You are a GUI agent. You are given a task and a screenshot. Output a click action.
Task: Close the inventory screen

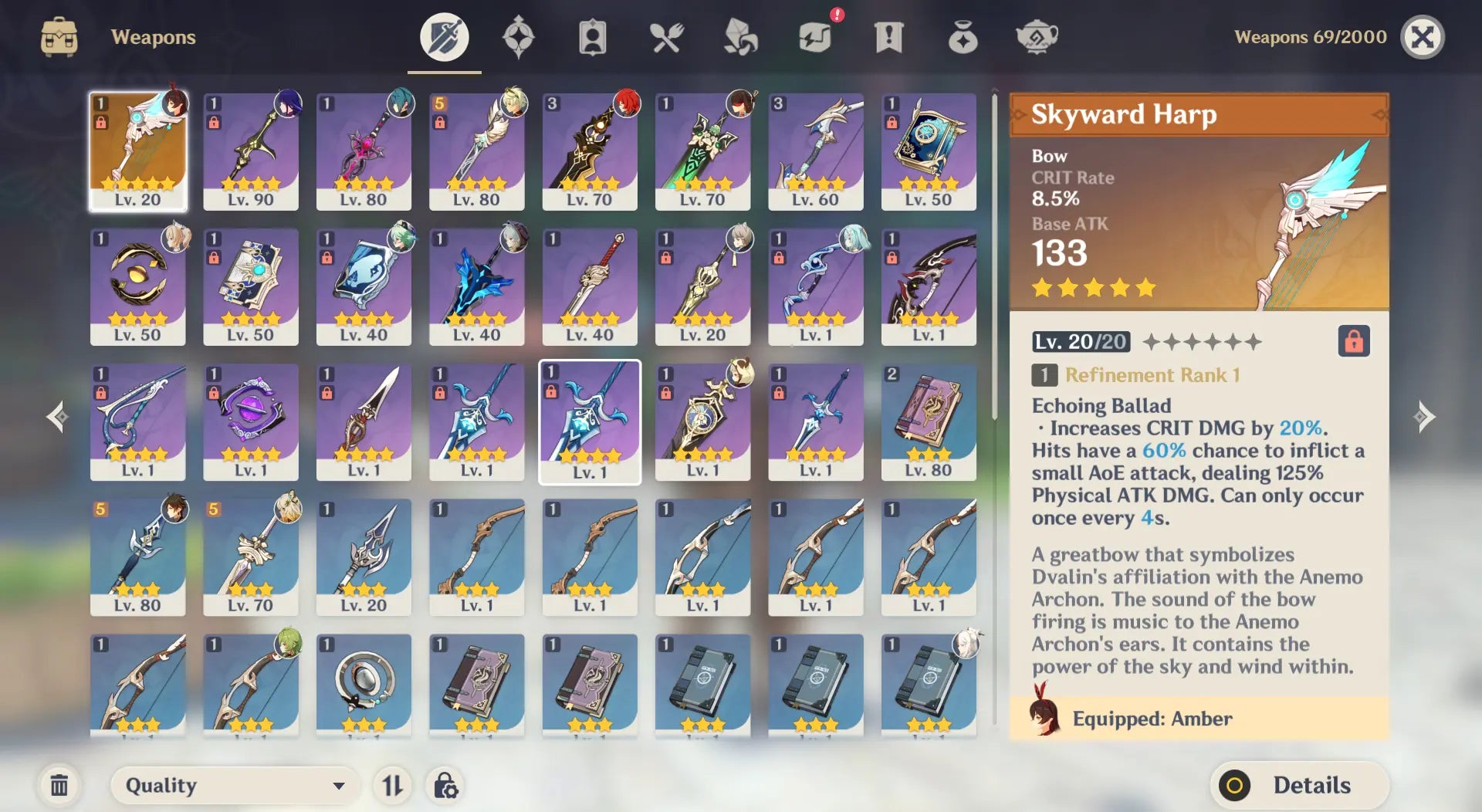(1422, 37)
